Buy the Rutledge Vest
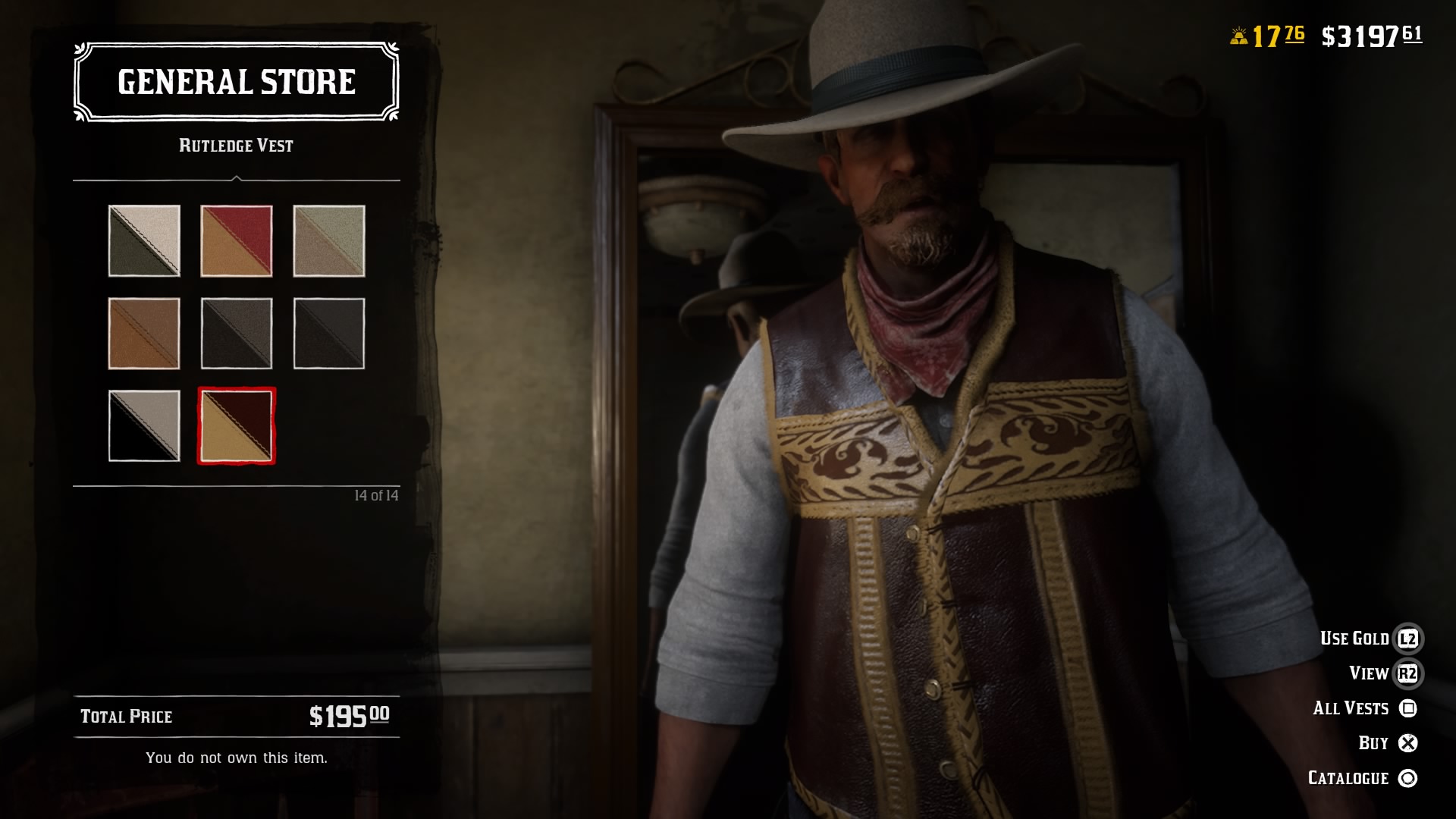1456x819 pixels. (x=1374, y=742)
